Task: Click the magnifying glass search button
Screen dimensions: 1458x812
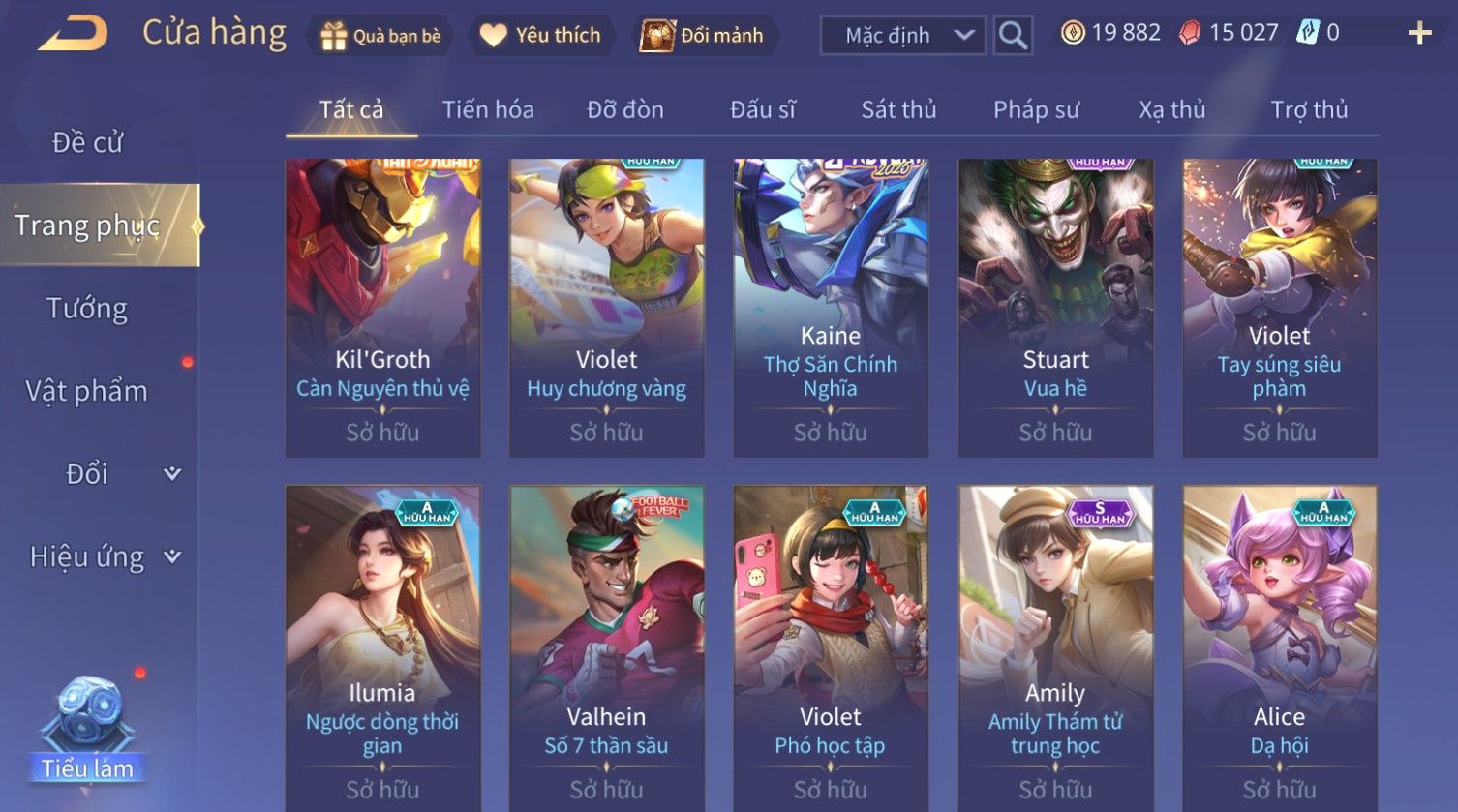Action: [1013, 36]
